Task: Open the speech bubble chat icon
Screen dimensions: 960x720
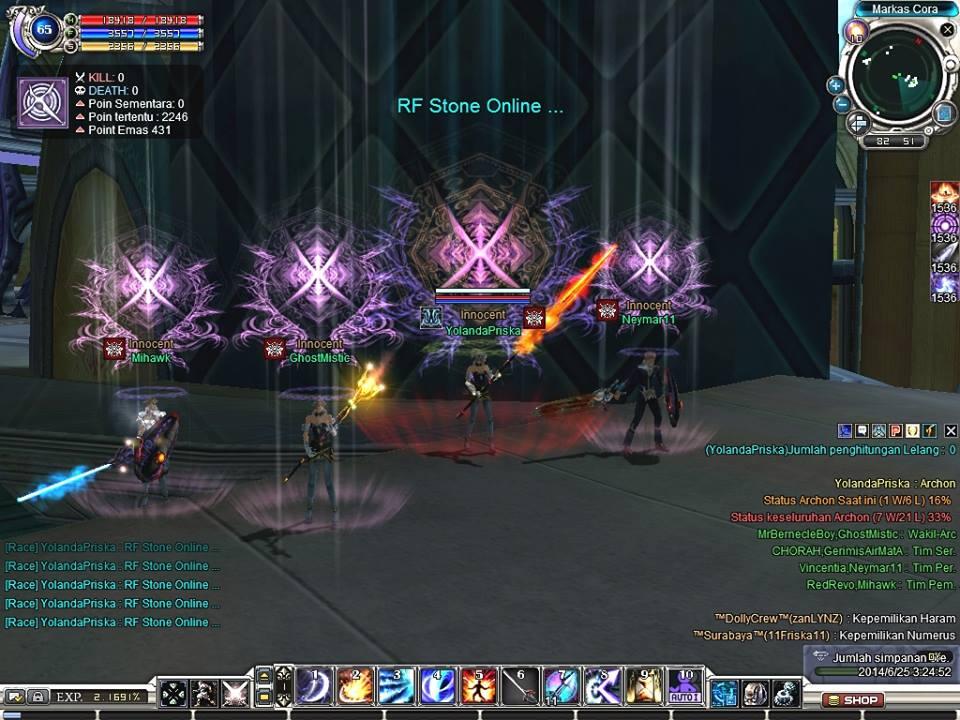Action: click(x=862, y=431)
